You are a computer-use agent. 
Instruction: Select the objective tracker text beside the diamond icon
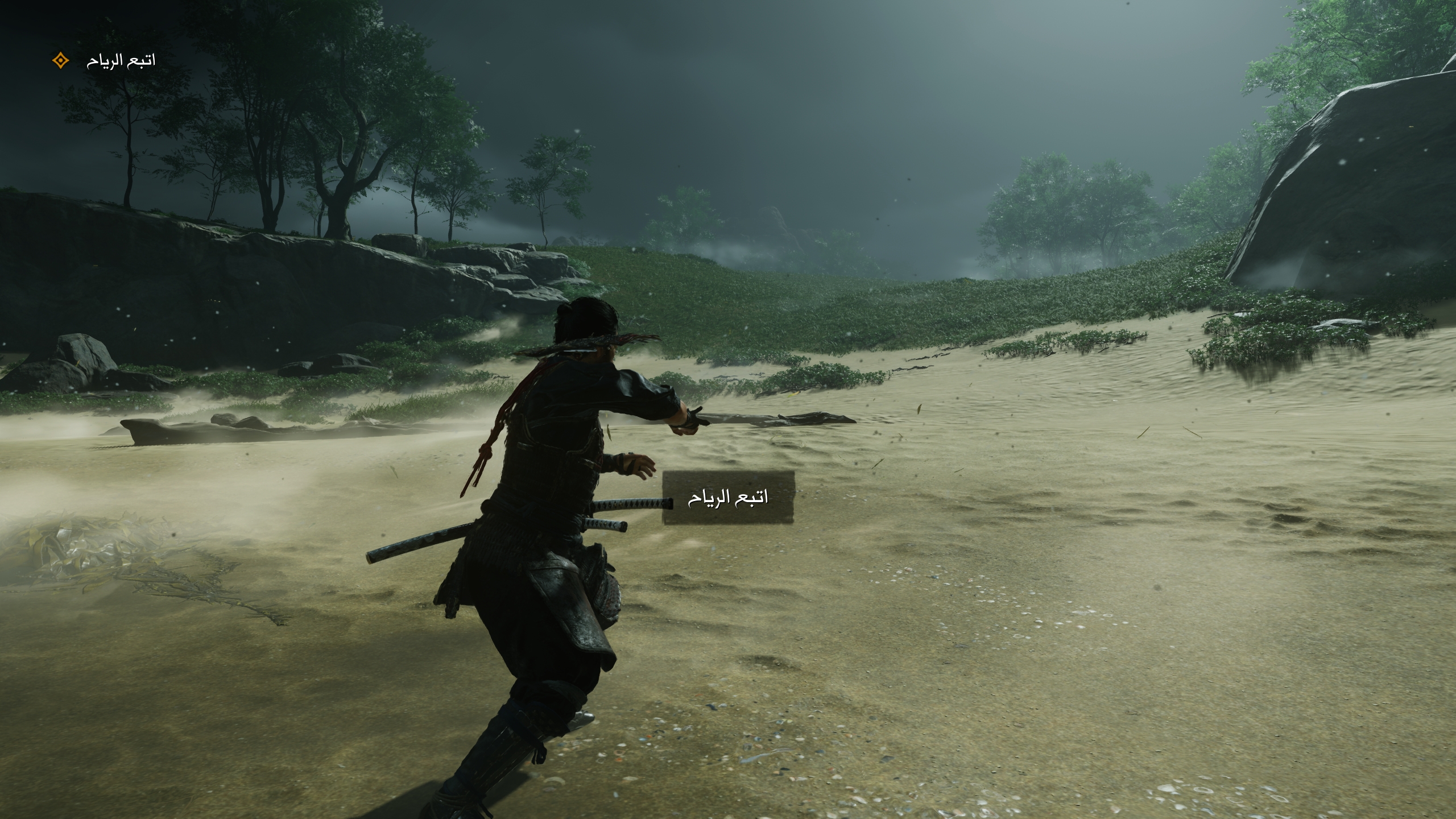(x=121, y=60)
